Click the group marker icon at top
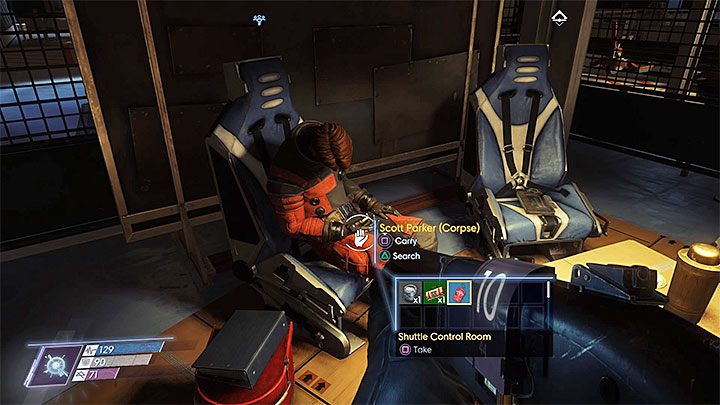Viewport: 720px width, 405px height. tap(260, 19)
